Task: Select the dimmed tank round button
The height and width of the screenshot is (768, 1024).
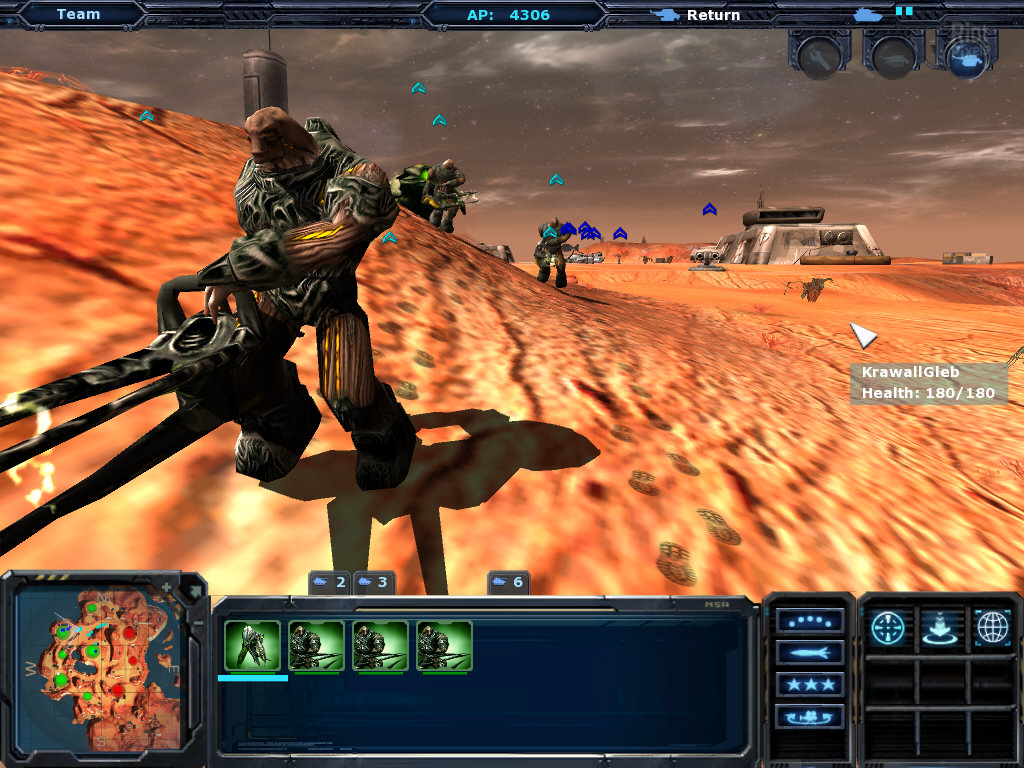Action: pos(892,58)
